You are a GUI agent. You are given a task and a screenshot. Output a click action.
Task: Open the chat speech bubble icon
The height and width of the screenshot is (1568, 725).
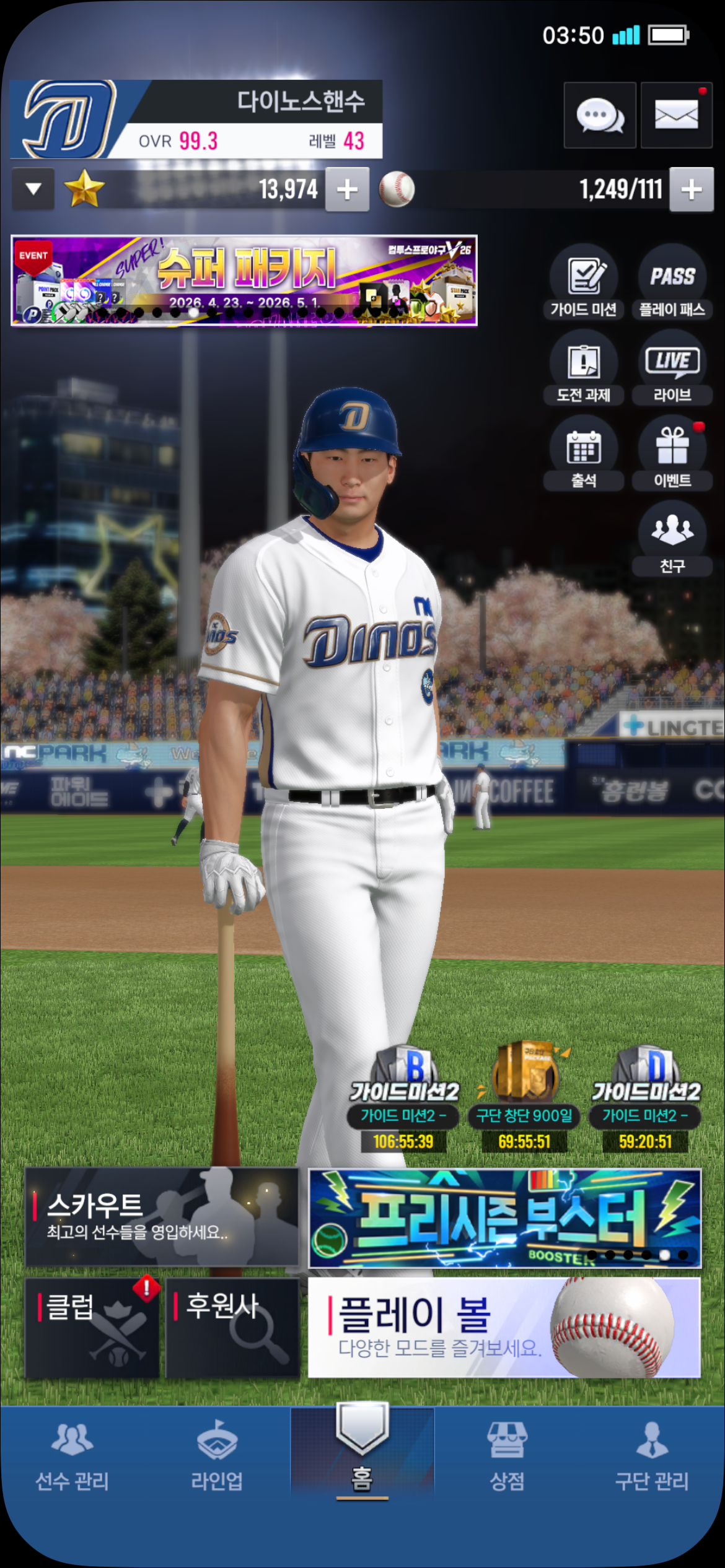599,115
